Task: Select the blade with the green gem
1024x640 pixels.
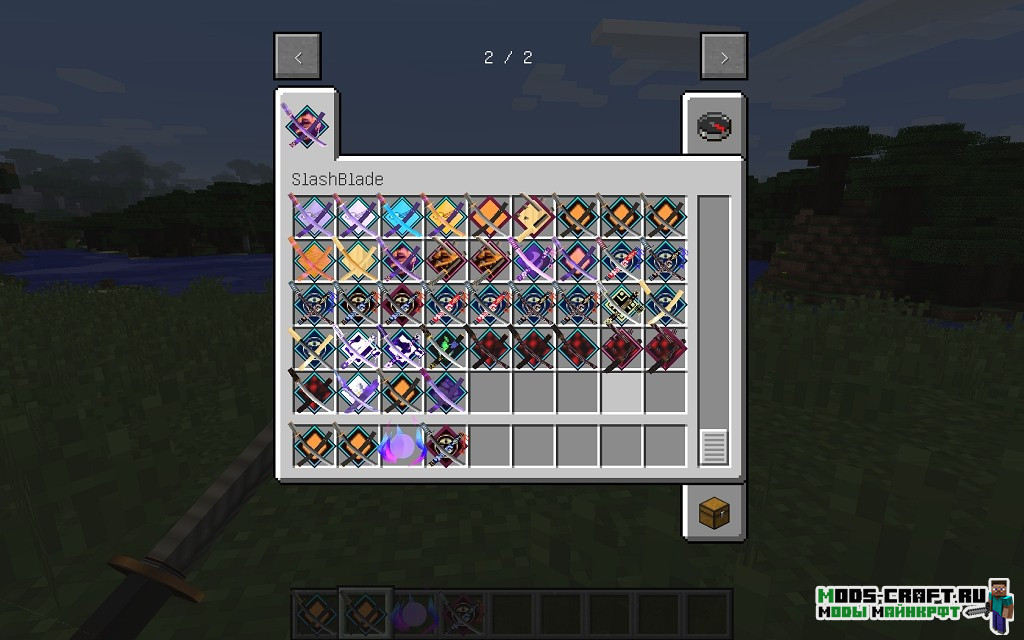Action: (x=445, y=348)
